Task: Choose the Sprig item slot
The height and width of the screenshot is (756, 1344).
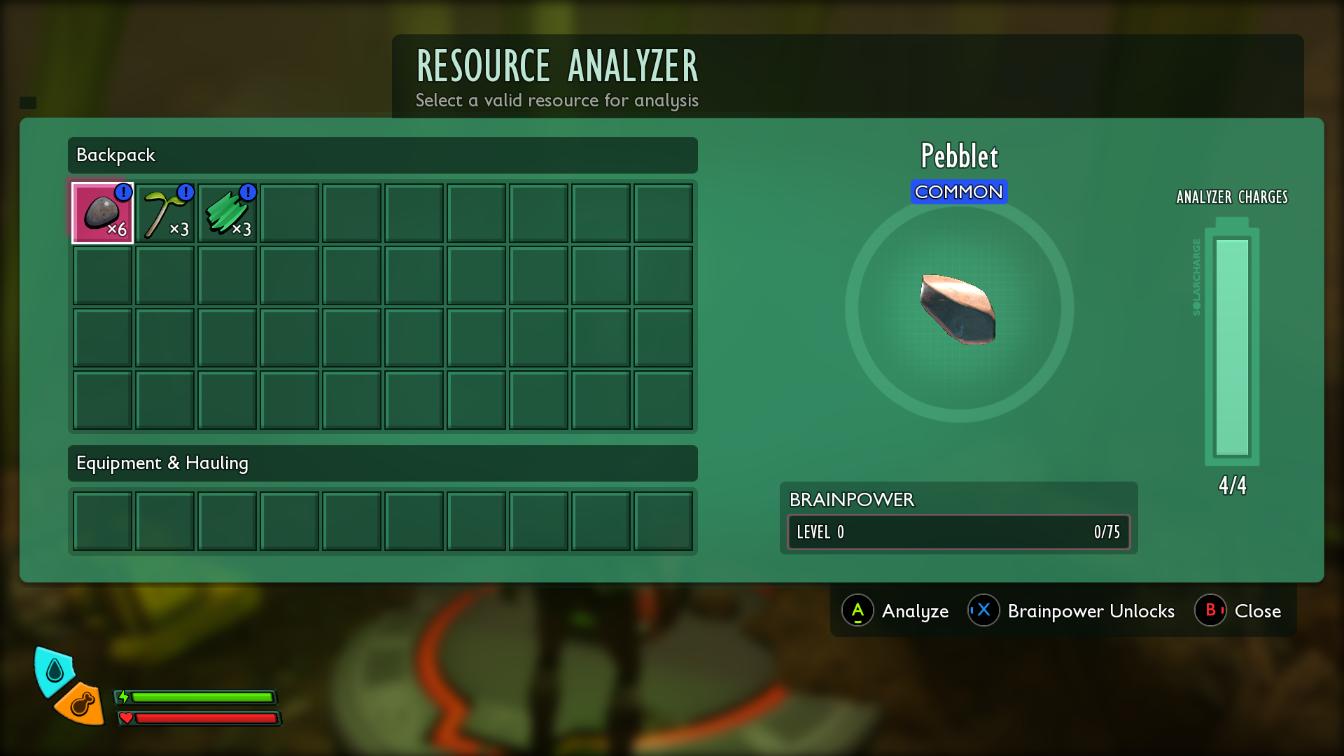Action: coord(165,213)
